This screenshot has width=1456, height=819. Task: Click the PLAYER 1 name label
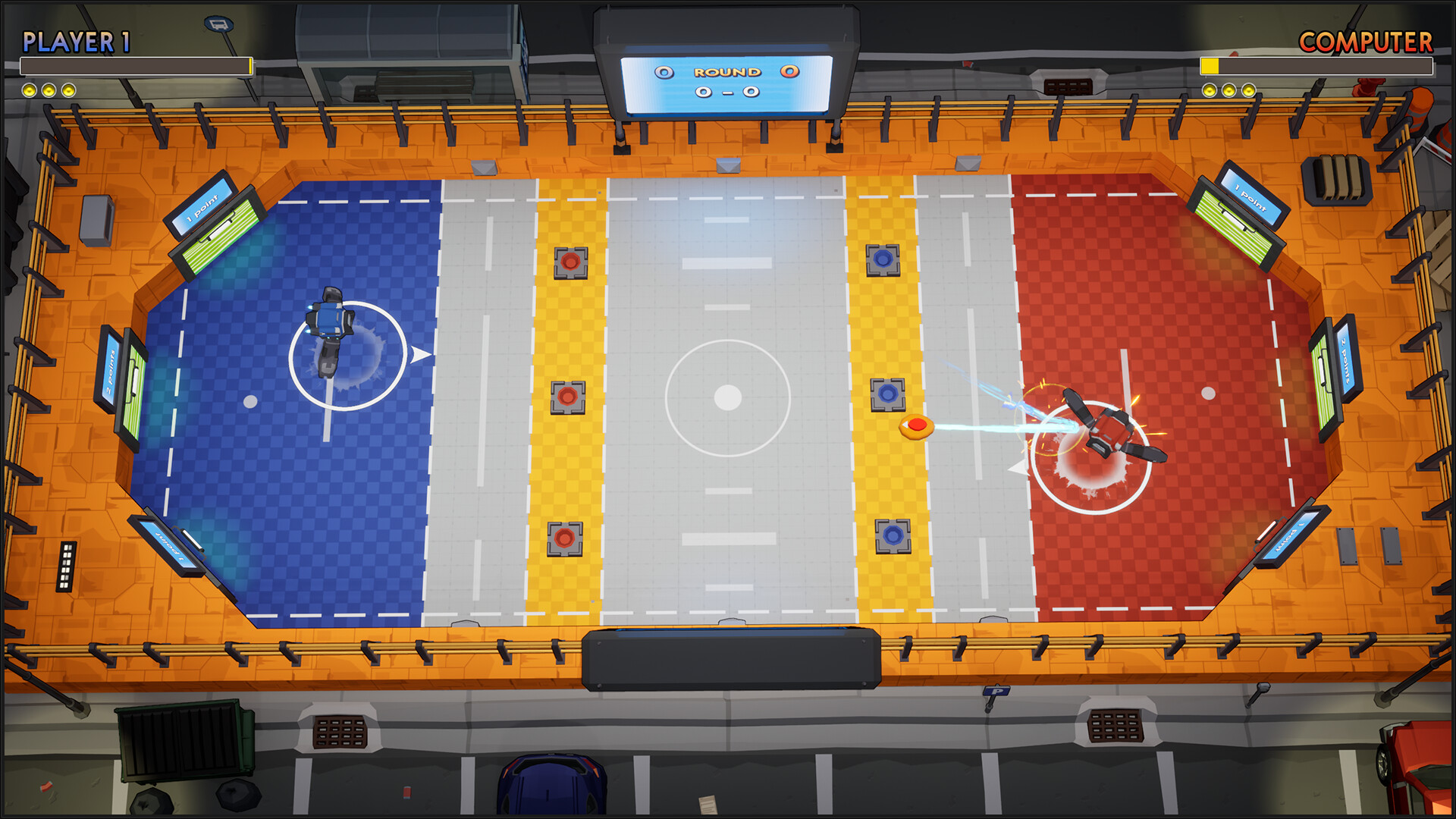point(76,42)
